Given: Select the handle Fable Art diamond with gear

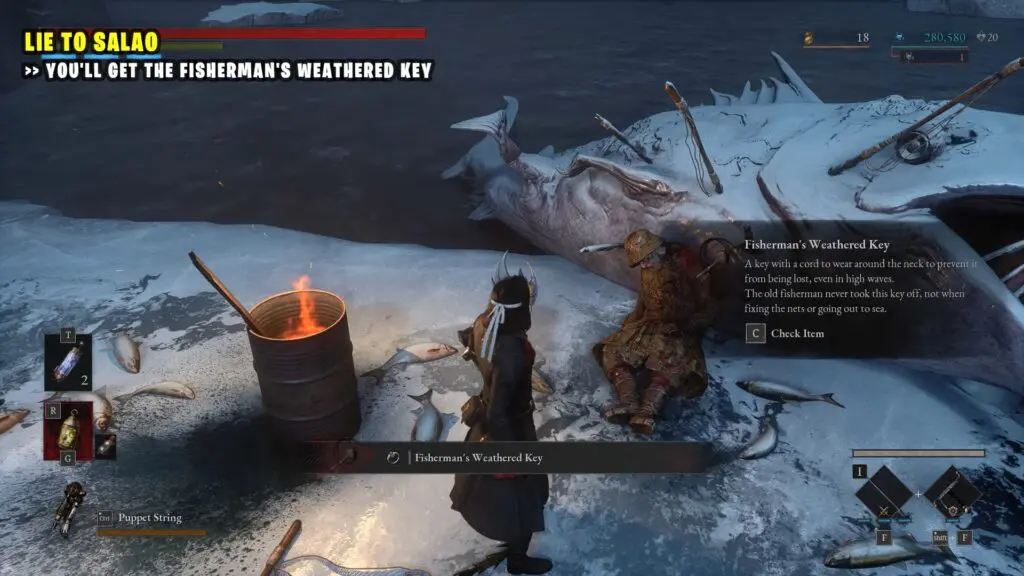Looking at the screenshot, I should (951, 492).
